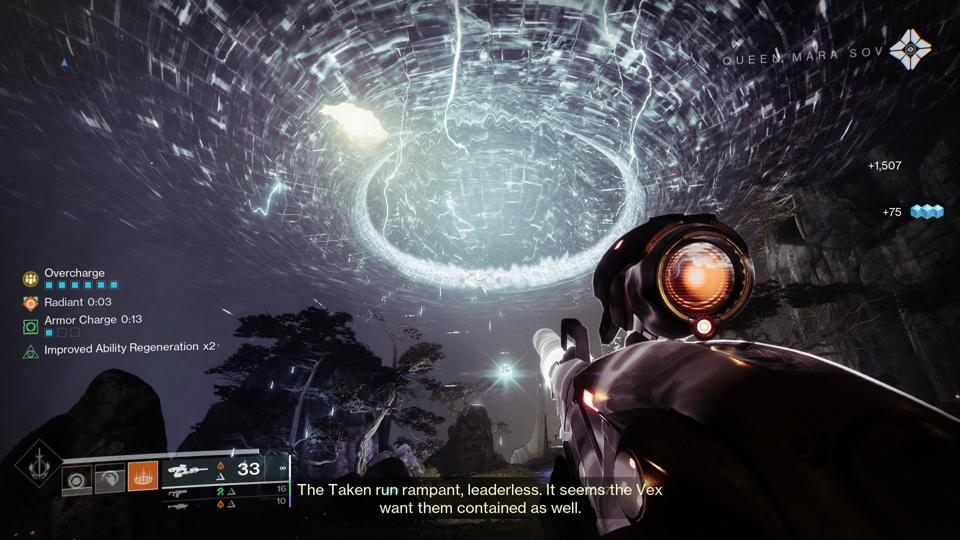Choose the third heavy weapon slot

179,506
